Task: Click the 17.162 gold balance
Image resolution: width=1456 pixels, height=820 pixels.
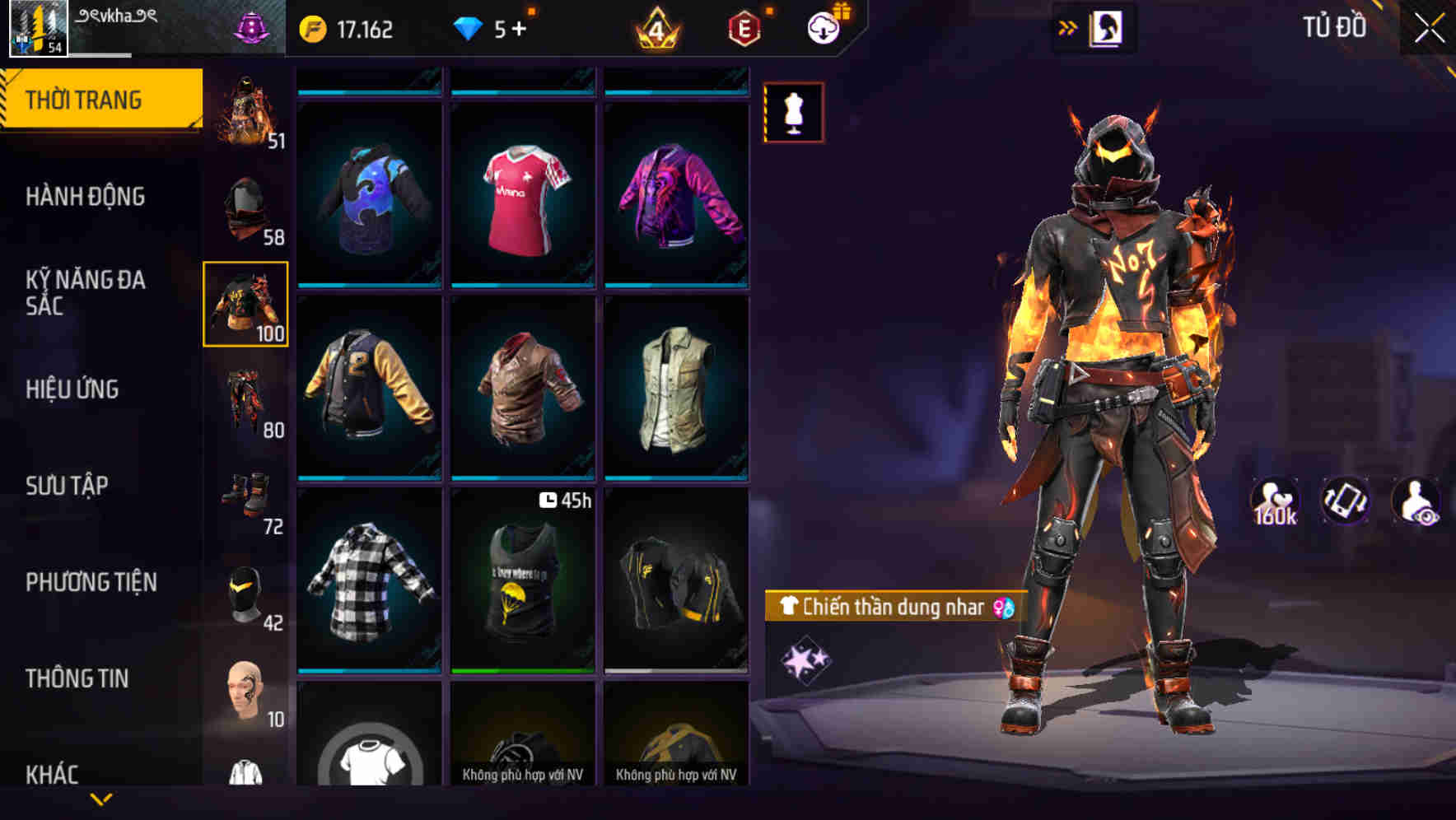Action: click(346, 28)
